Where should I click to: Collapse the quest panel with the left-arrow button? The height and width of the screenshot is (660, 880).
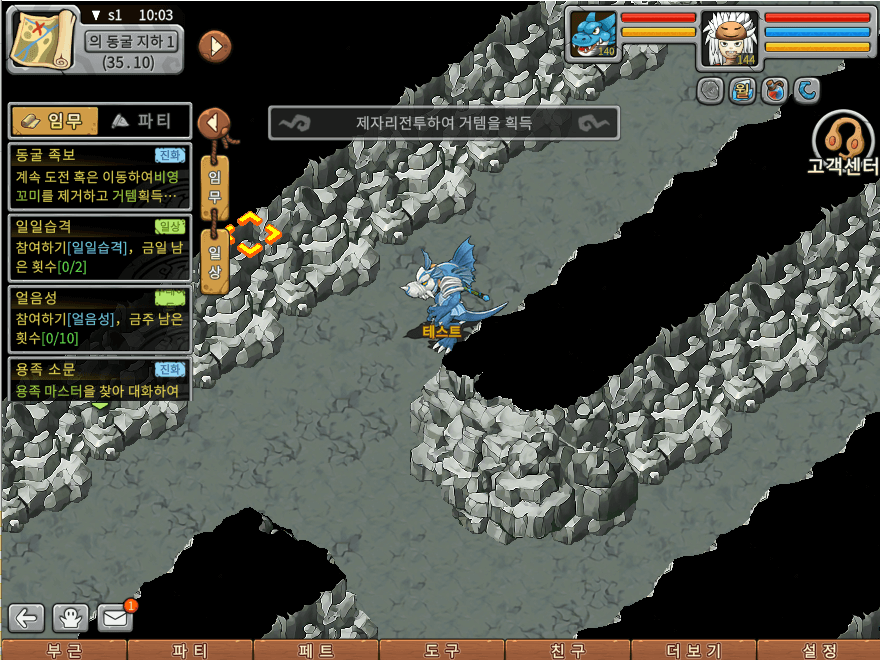click(x=213, y=122)
